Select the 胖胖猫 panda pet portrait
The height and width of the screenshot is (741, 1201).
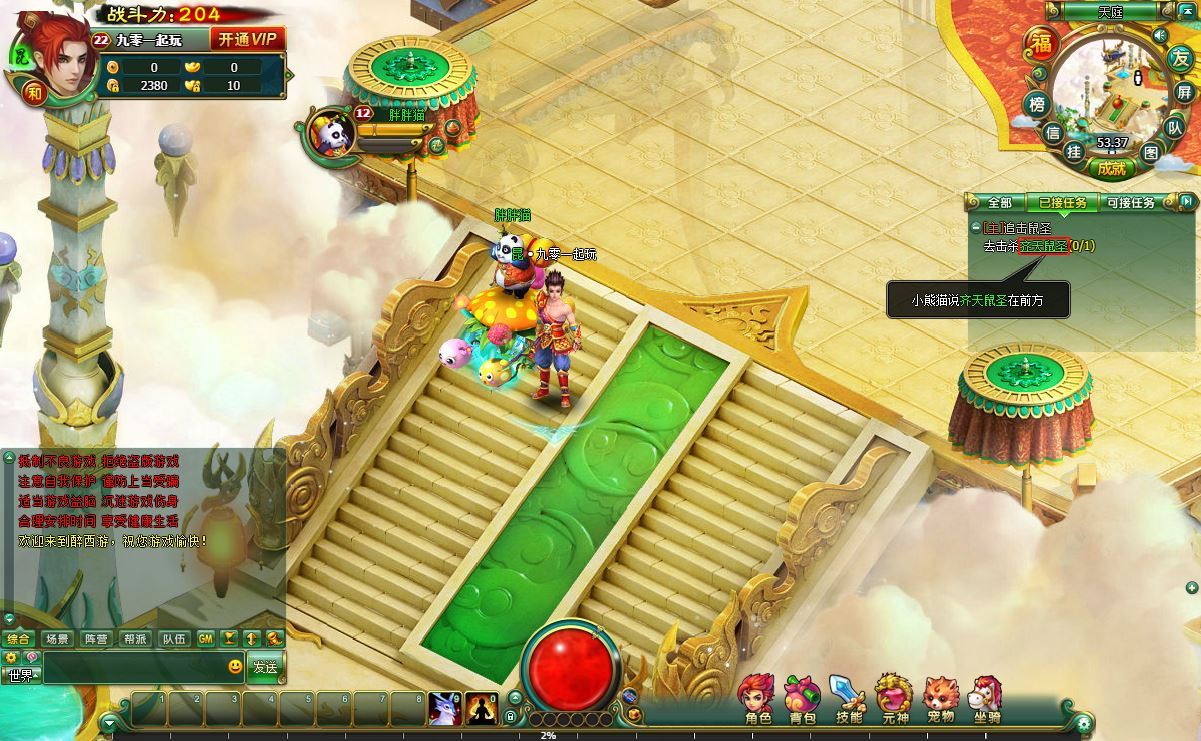pos(330,131)
